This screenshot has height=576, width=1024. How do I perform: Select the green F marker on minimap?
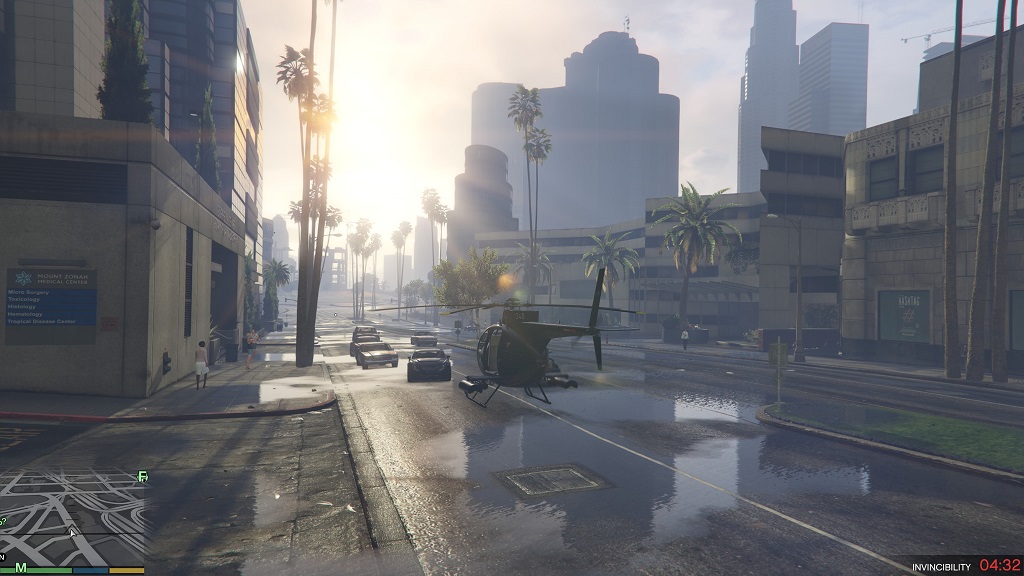[142, 478]
